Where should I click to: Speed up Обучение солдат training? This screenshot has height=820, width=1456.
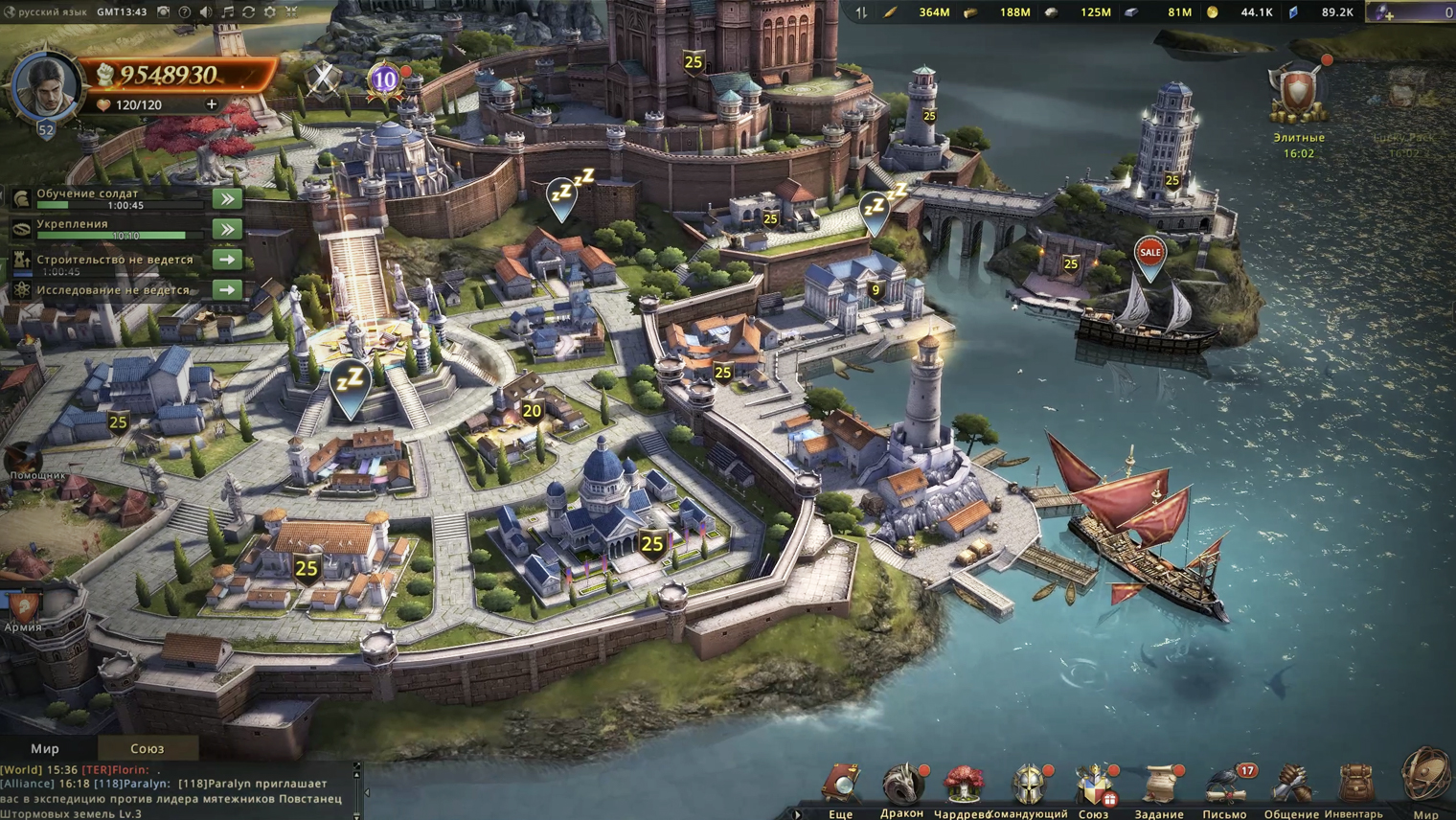[x=227, y=198]
